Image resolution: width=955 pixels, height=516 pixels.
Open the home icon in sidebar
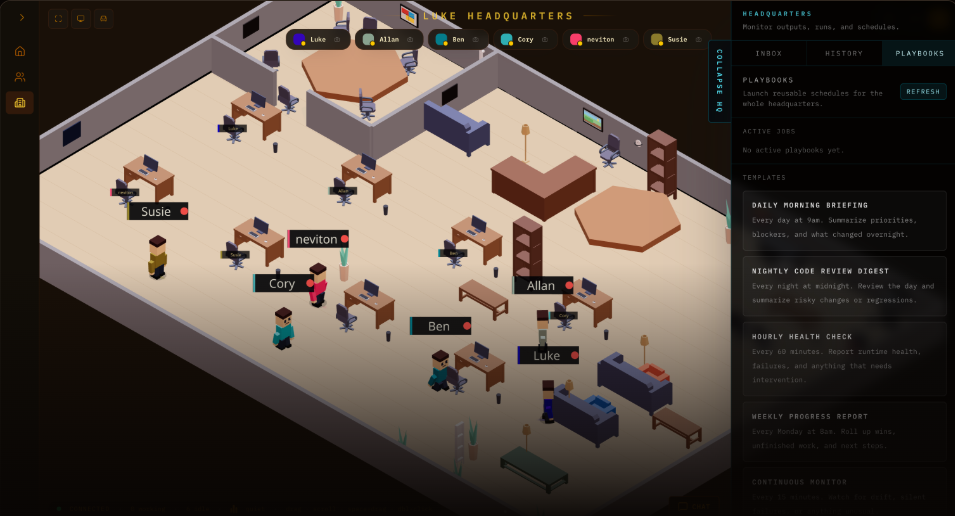point(20,51)
